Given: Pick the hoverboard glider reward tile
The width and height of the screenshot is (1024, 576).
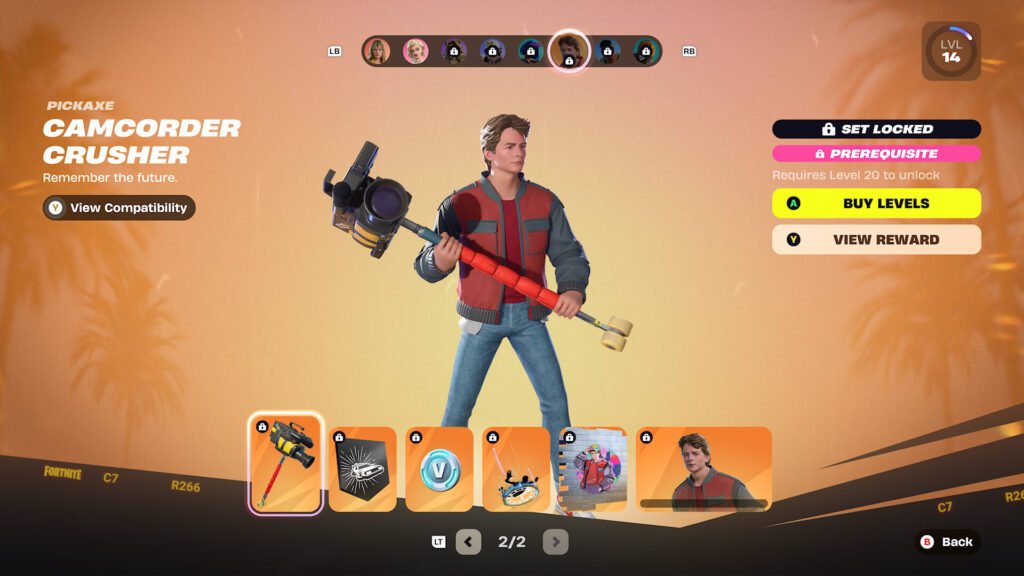Looking at the screenshot, I should click(517, 469).
